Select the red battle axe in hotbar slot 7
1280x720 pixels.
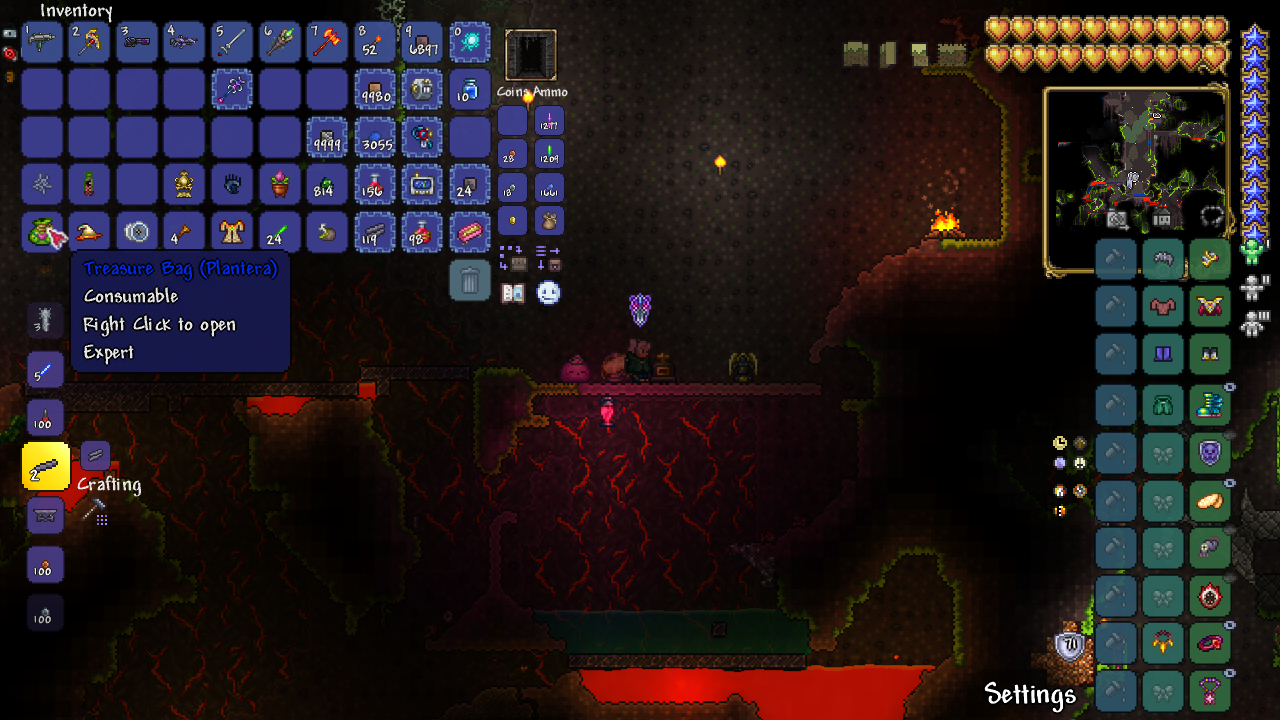tap(328, 43)
